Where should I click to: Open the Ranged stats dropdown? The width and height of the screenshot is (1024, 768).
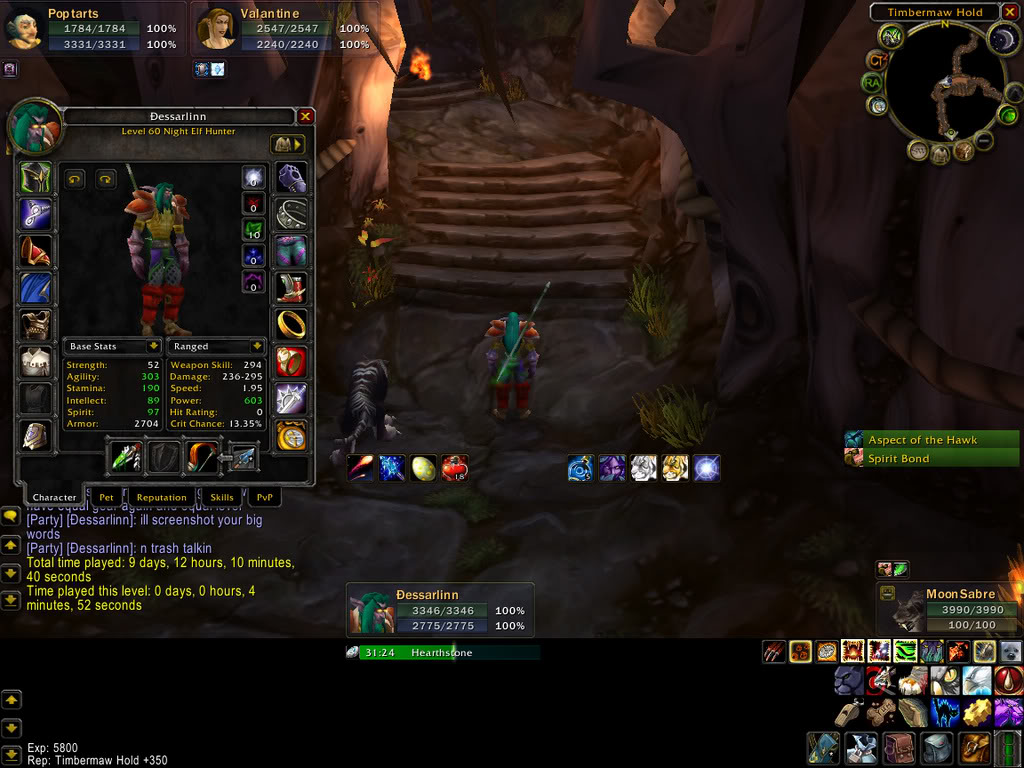pos(257,346)
